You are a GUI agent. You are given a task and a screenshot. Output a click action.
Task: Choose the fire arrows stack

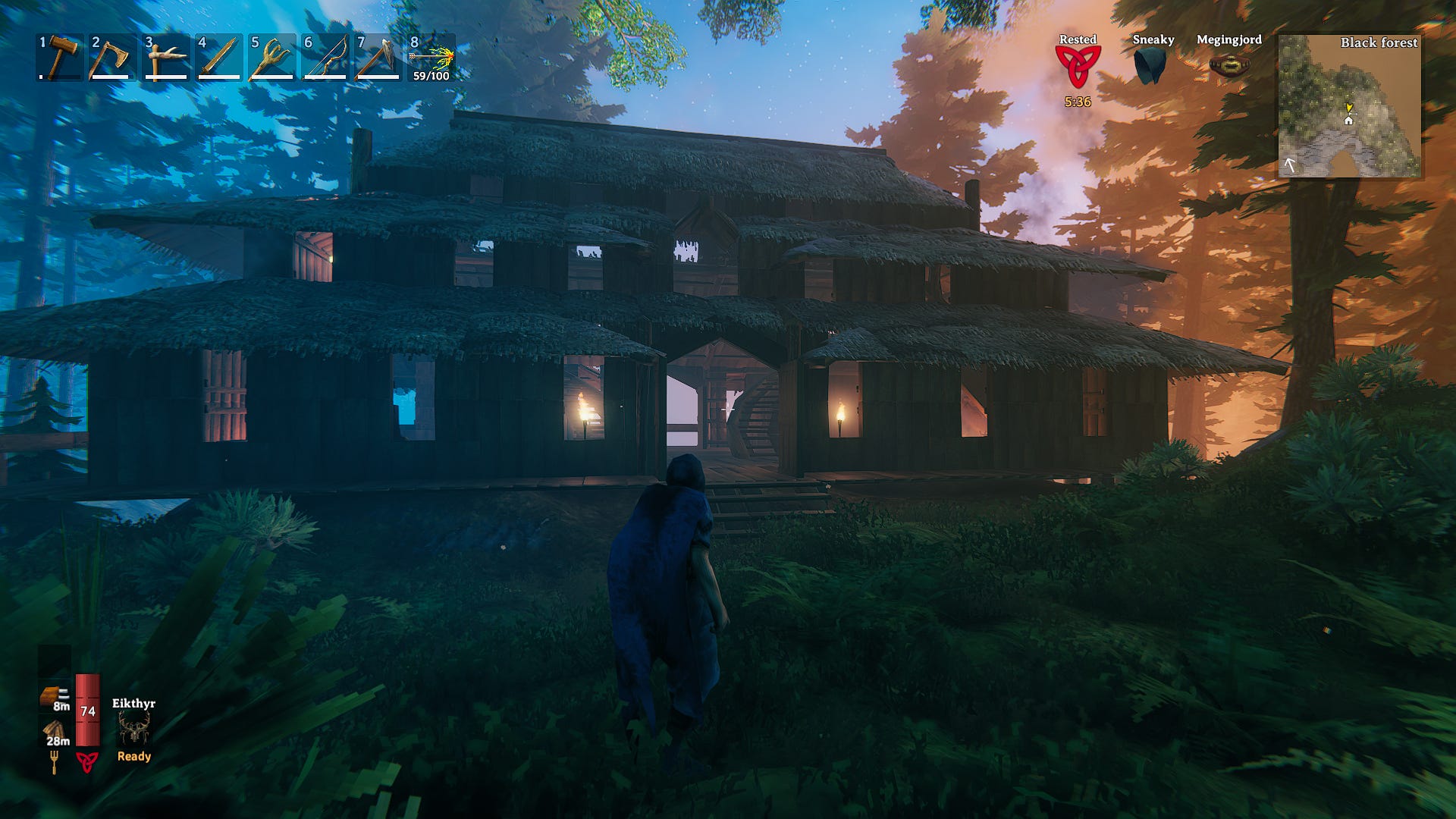(x=431, y=57)
